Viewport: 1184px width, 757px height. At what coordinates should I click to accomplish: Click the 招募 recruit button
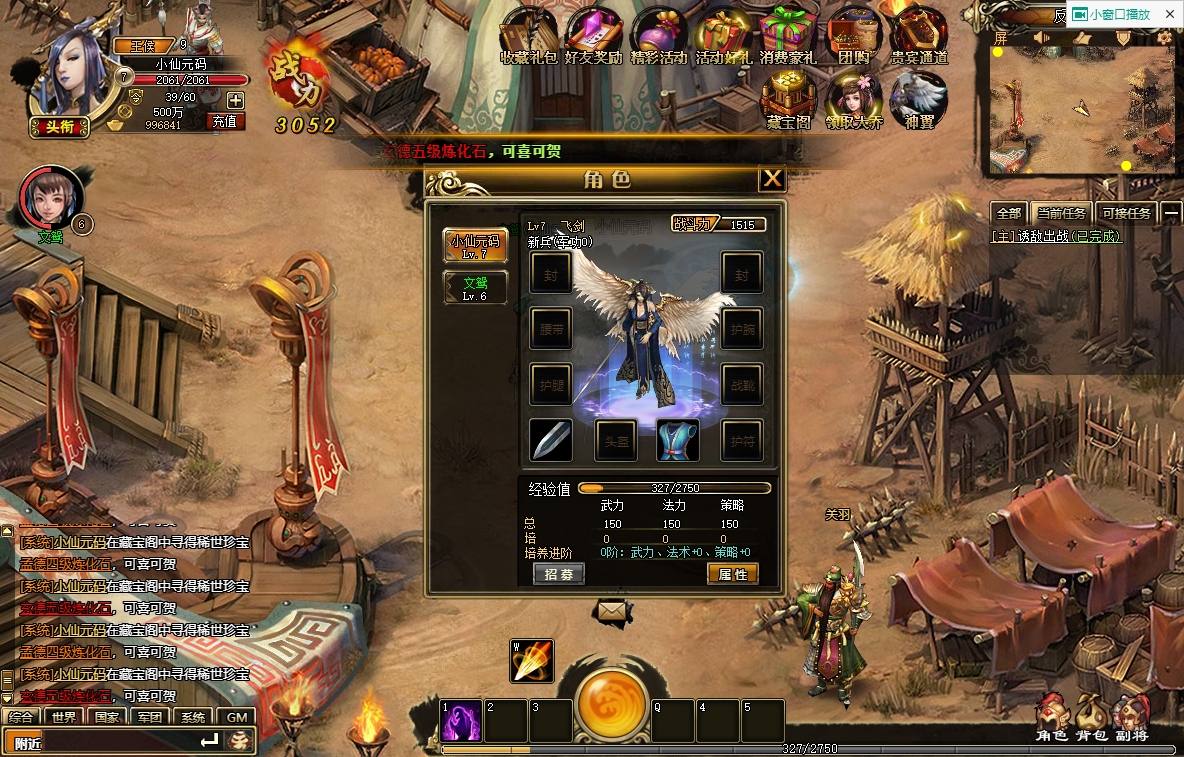559,574
